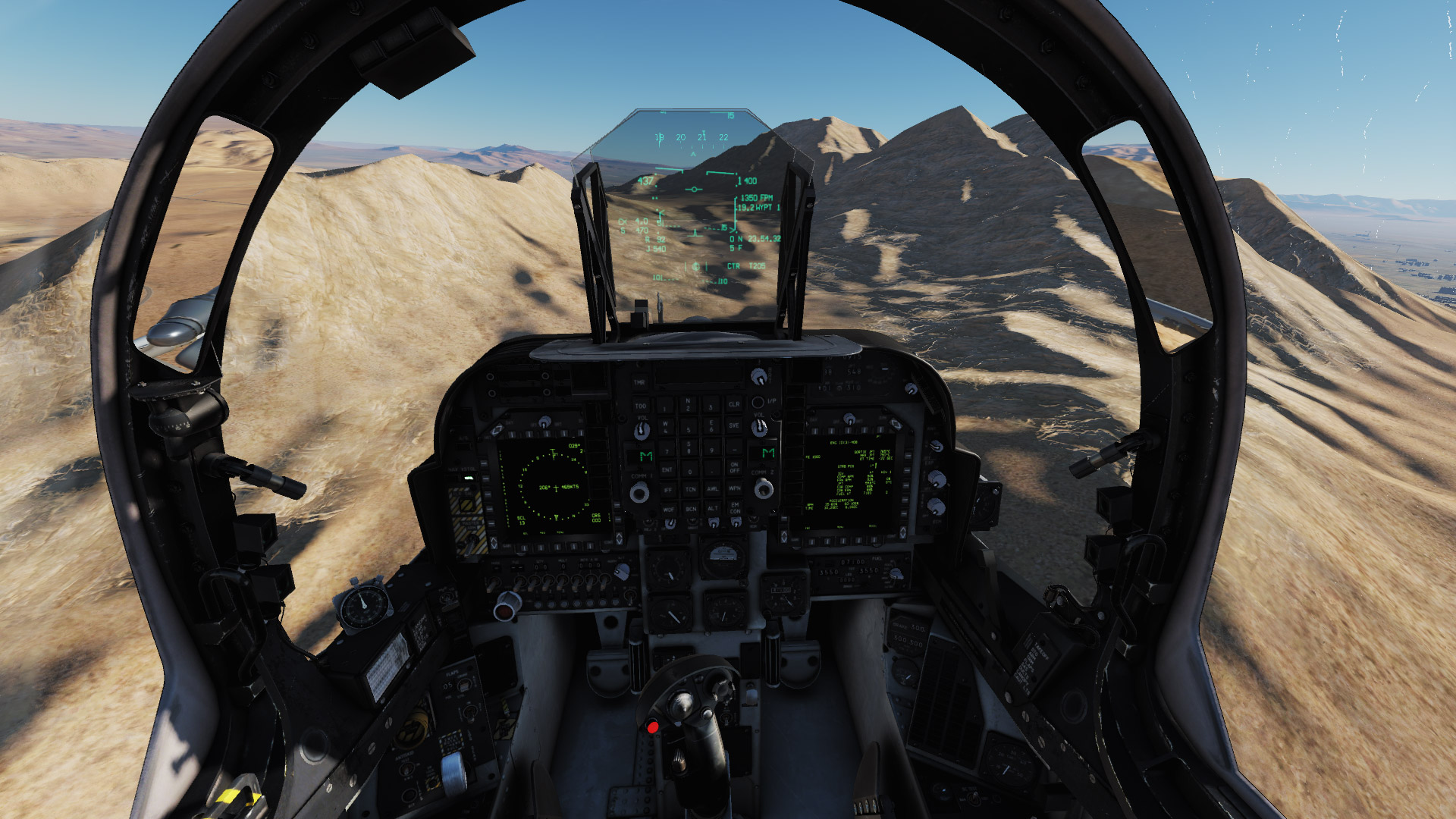
Task: Toggle the WOF key on the keypad
Action: 670,509
